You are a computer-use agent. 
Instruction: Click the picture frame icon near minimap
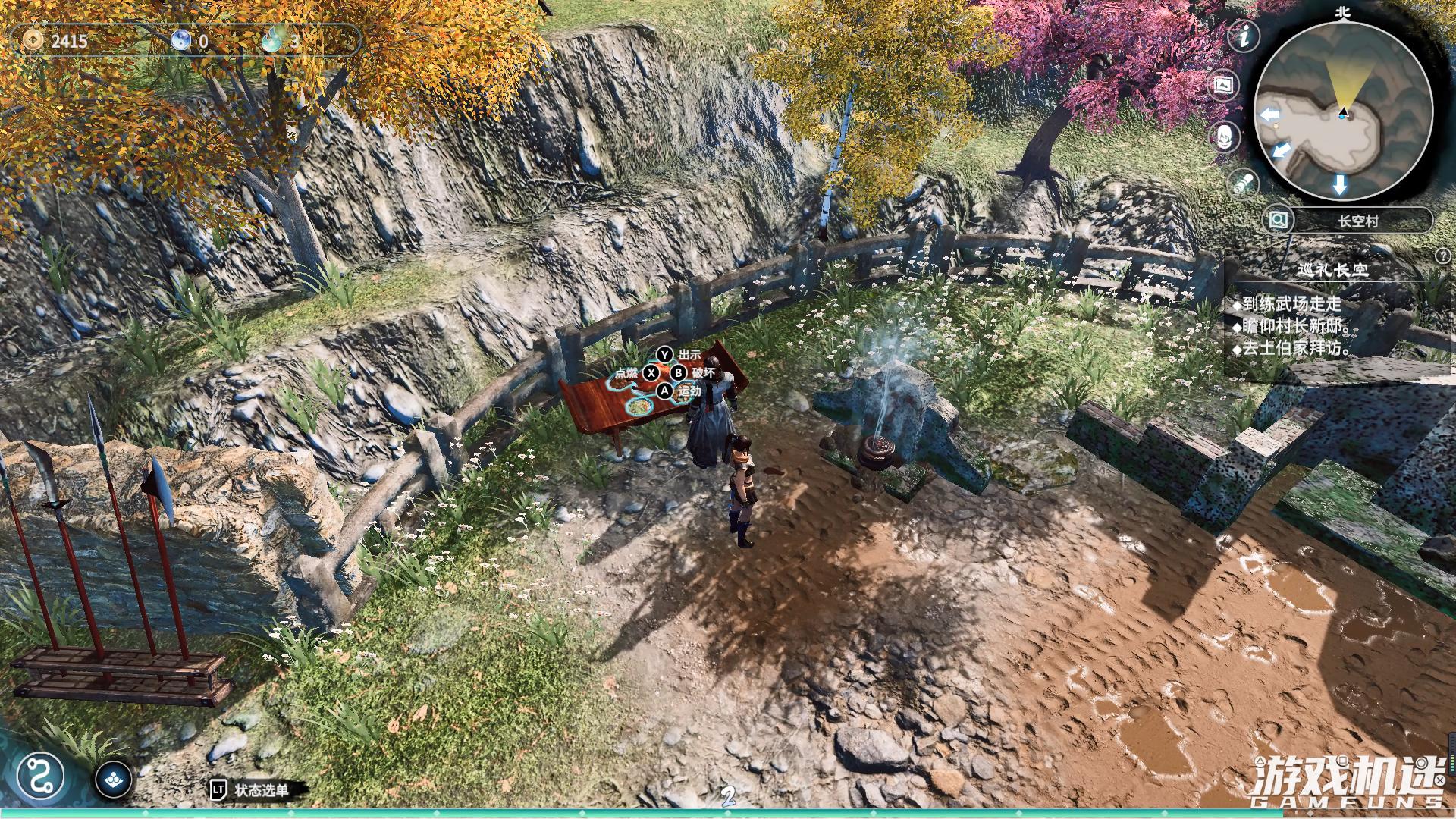1223,84
